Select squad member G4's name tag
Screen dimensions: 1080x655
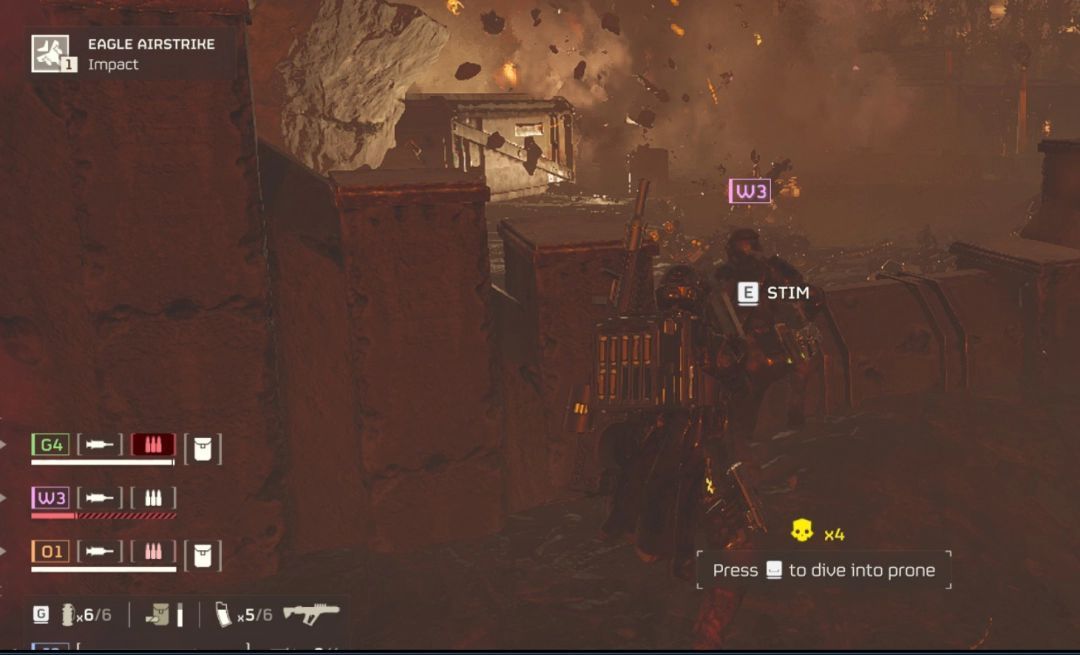50,444
